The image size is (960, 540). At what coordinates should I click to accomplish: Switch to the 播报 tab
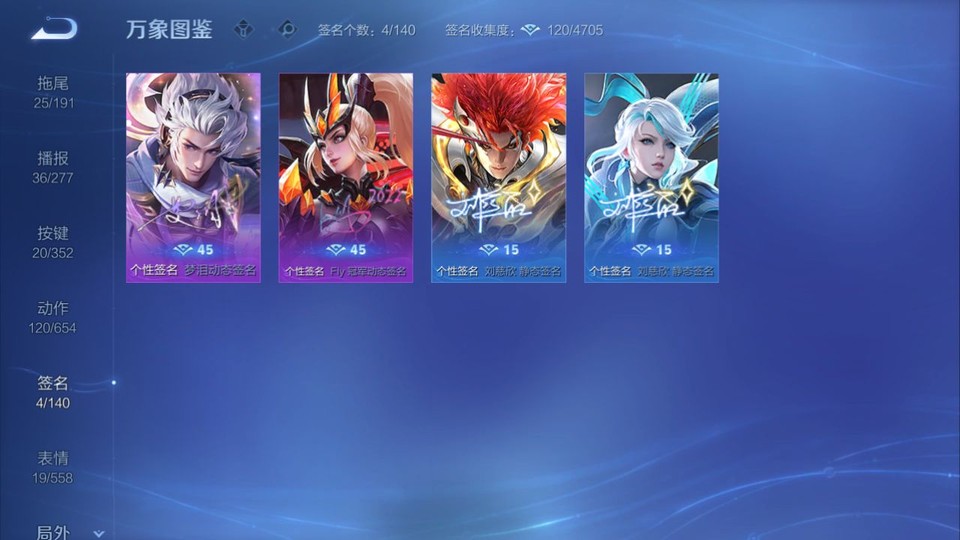point(54,167)
